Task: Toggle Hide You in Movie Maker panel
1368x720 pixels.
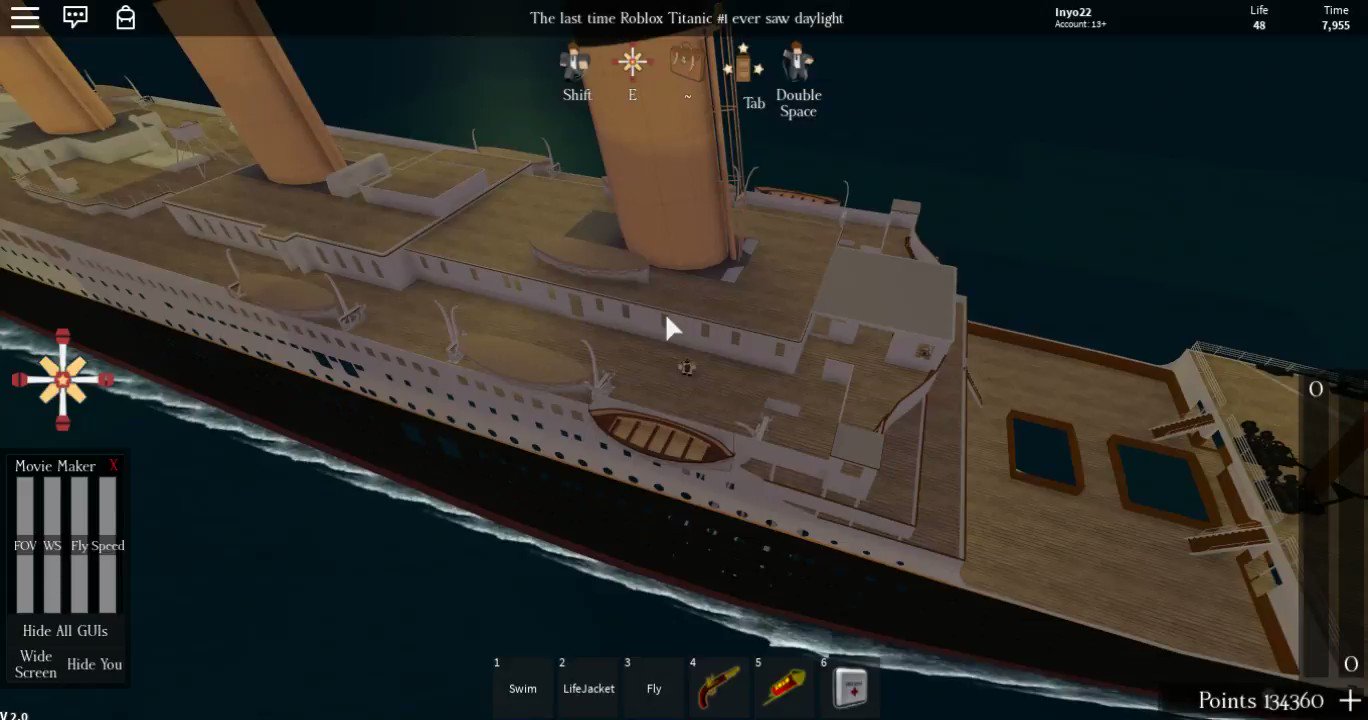Action: 94,664
